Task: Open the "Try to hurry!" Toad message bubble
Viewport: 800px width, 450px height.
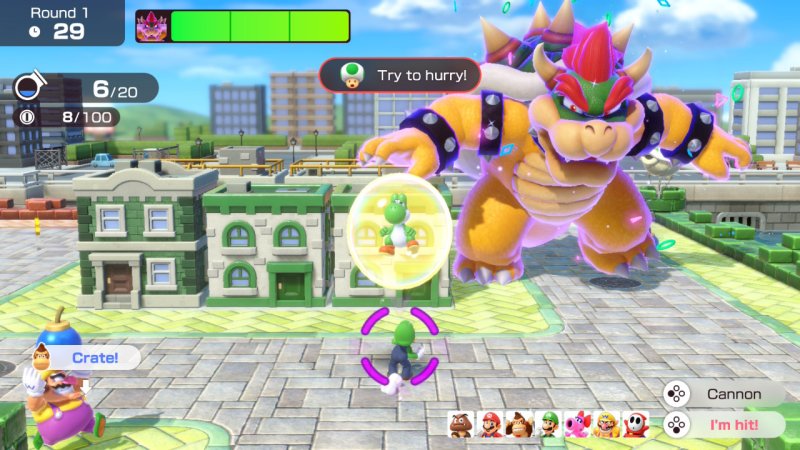Action: [400, 75]
